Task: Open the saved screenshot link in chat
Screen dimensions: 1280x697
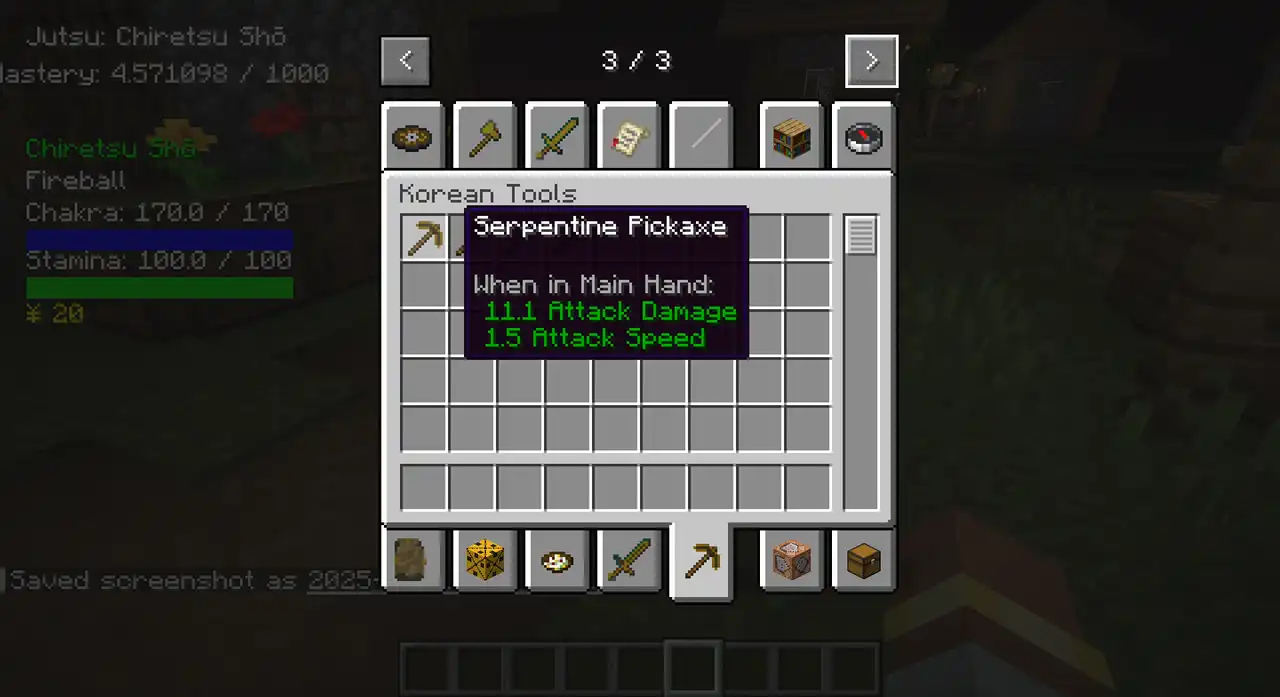Action: 345,580
